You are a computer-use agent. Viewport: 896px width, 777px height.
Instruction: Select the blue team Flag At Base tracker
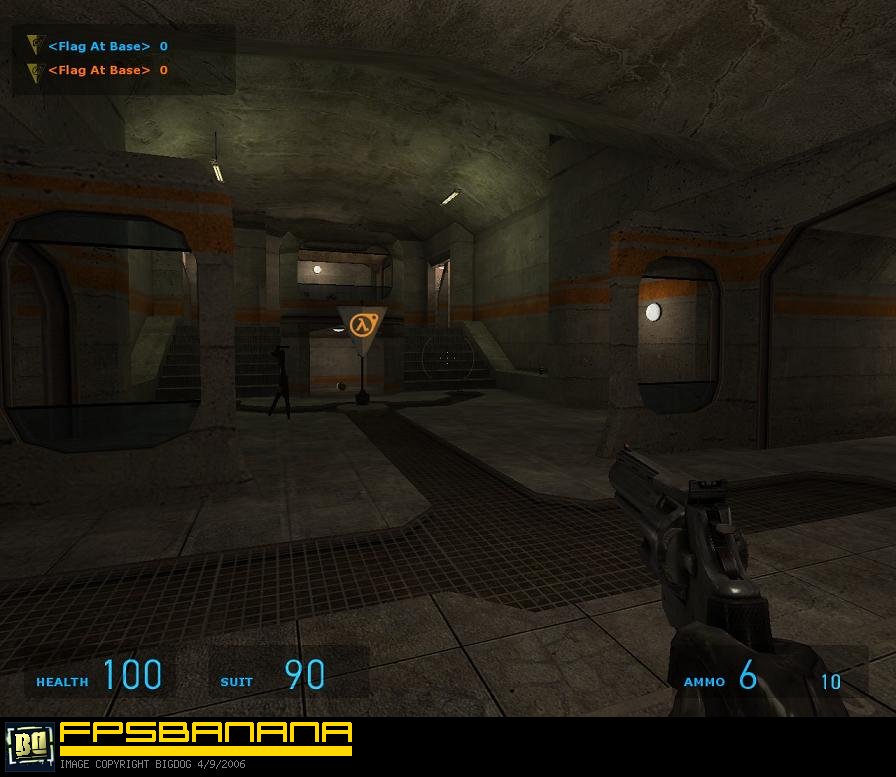tap(98, 46)
